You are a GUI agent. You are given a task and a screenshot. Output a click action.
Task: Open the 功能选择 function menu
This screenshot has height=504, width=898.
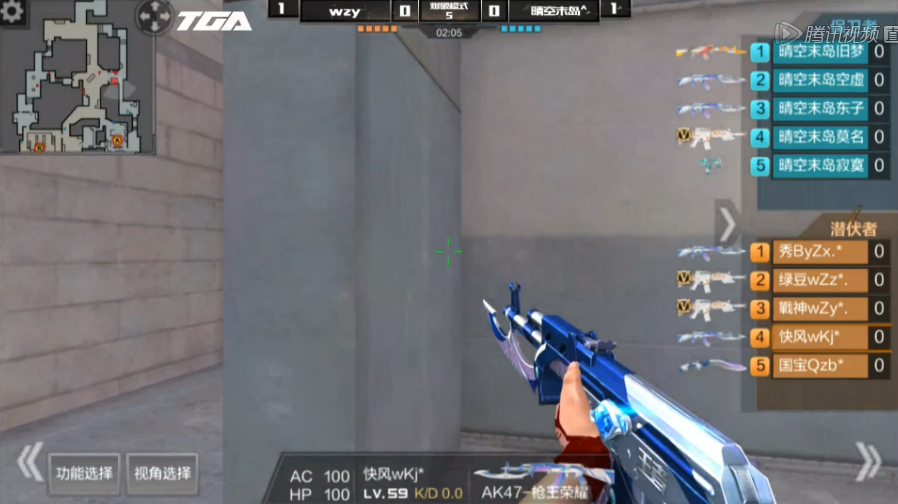[85, 473]
